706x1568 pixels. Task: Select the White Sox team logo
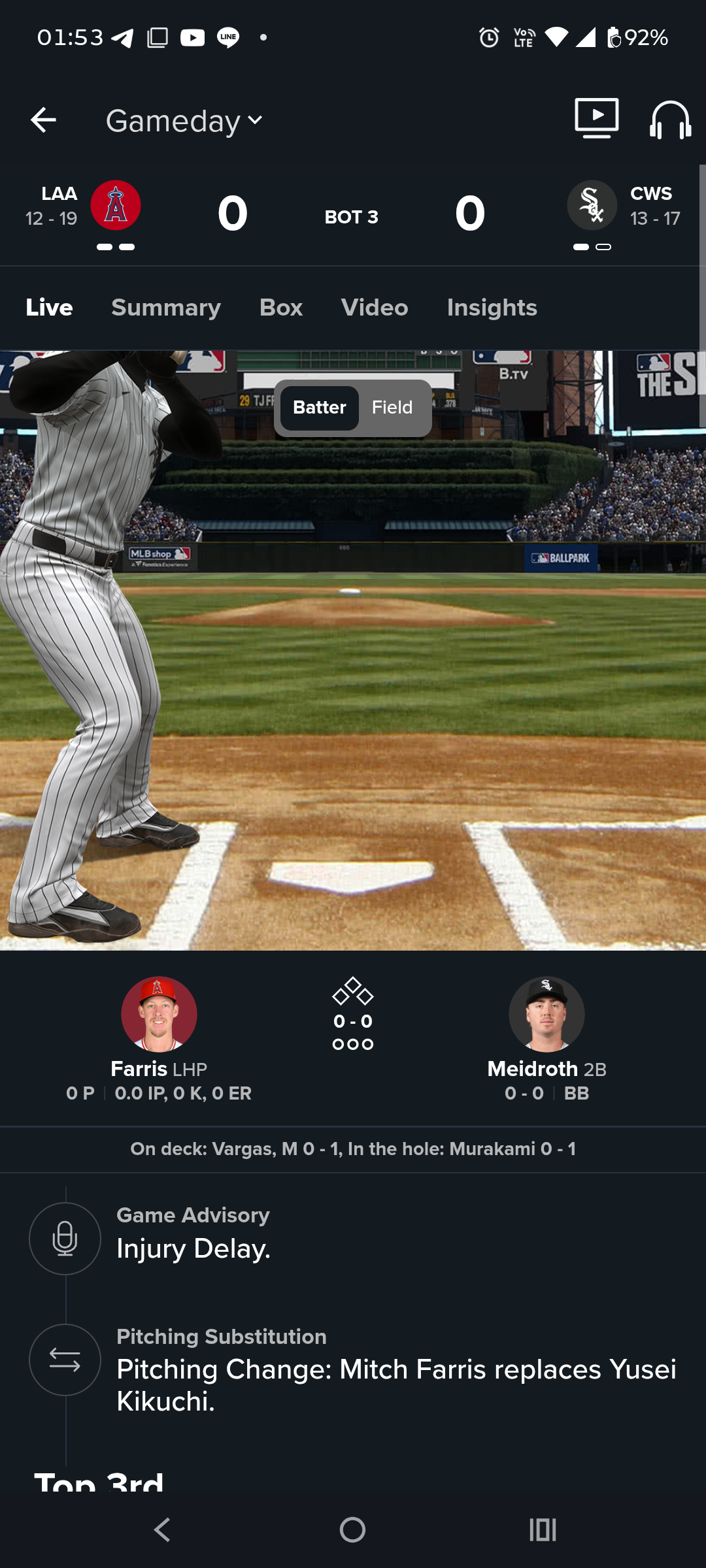(592, 205)
